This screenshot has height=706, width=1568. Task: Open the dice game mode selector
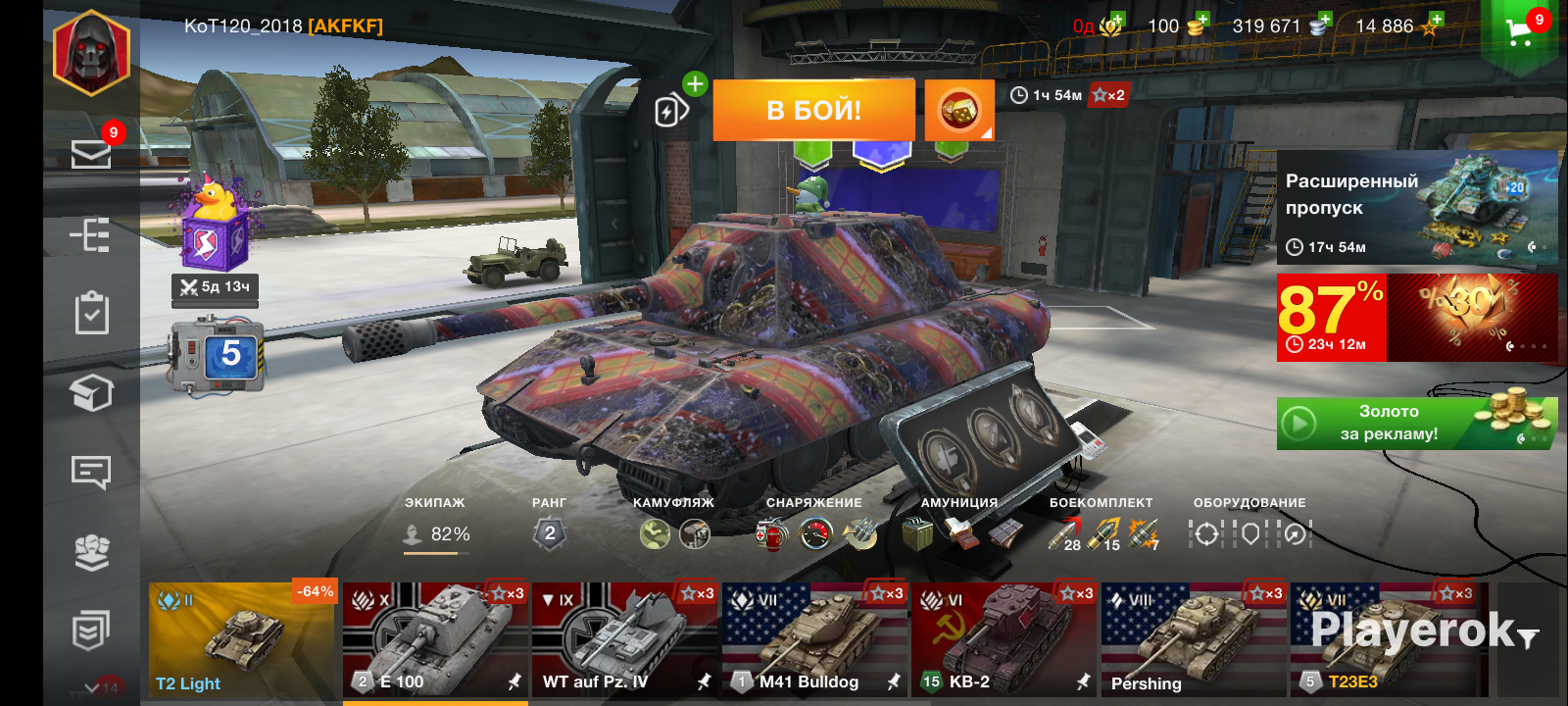(x=959, y=110)
